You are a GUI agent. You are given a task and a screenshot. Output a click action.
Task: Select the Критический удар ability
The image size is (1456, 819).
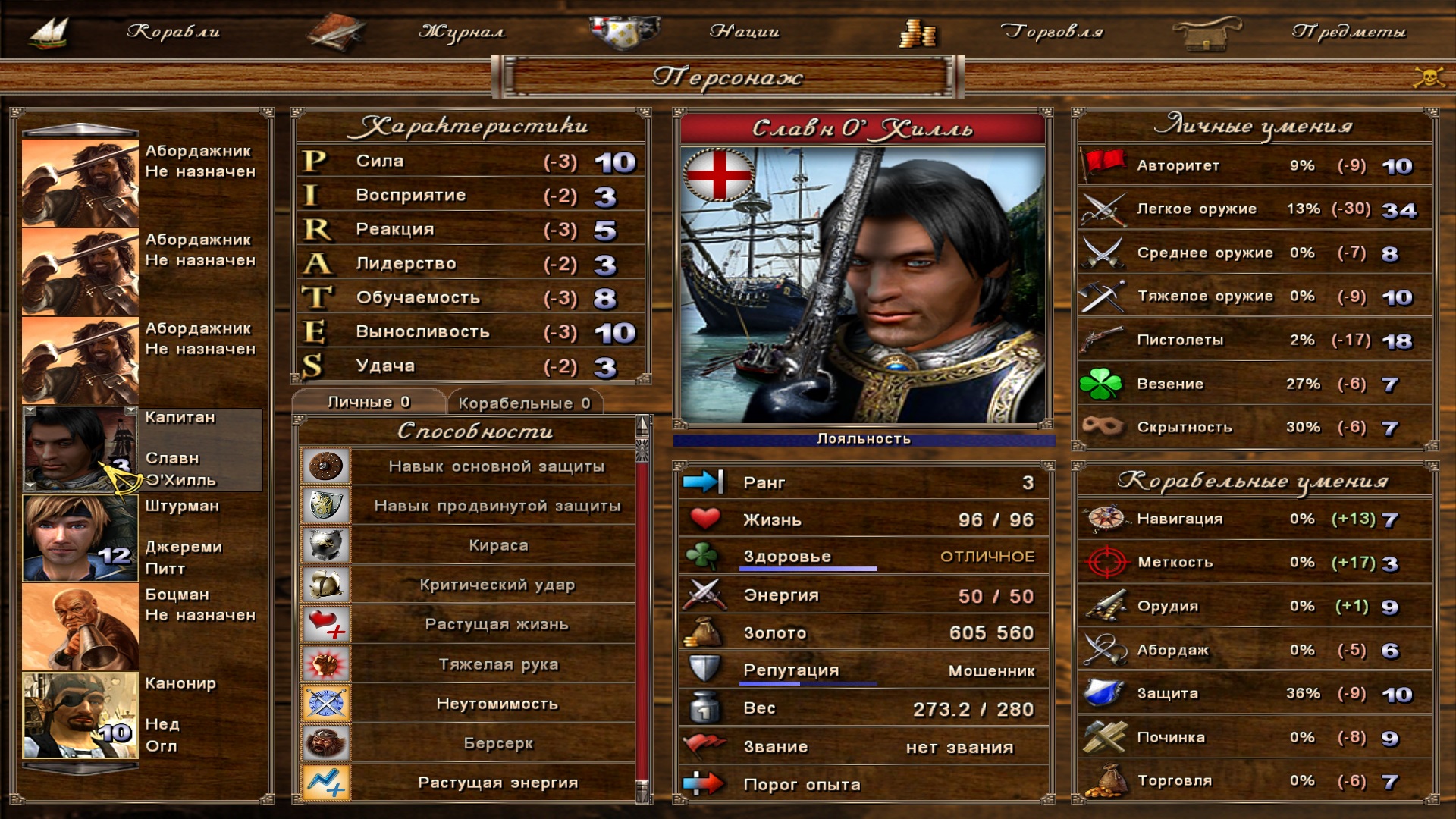point(497,585)
